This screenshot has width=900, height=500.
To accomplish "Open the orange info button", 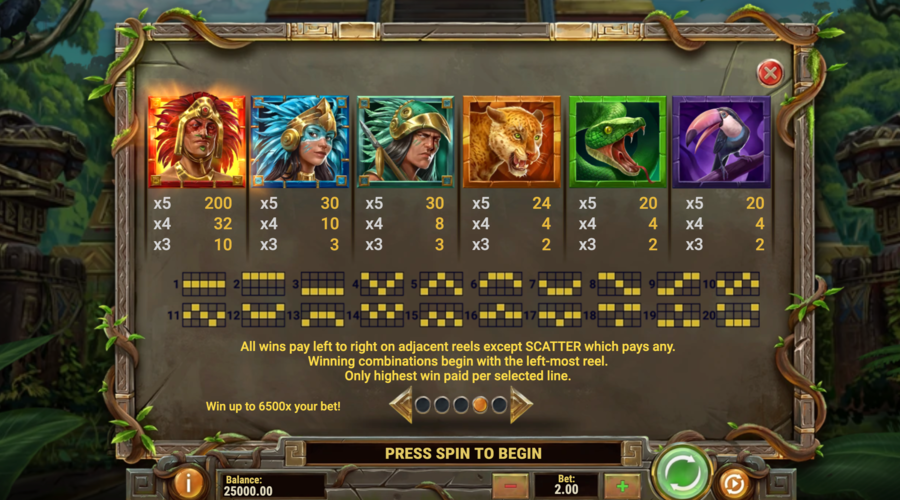I will [x=189, y=482].
